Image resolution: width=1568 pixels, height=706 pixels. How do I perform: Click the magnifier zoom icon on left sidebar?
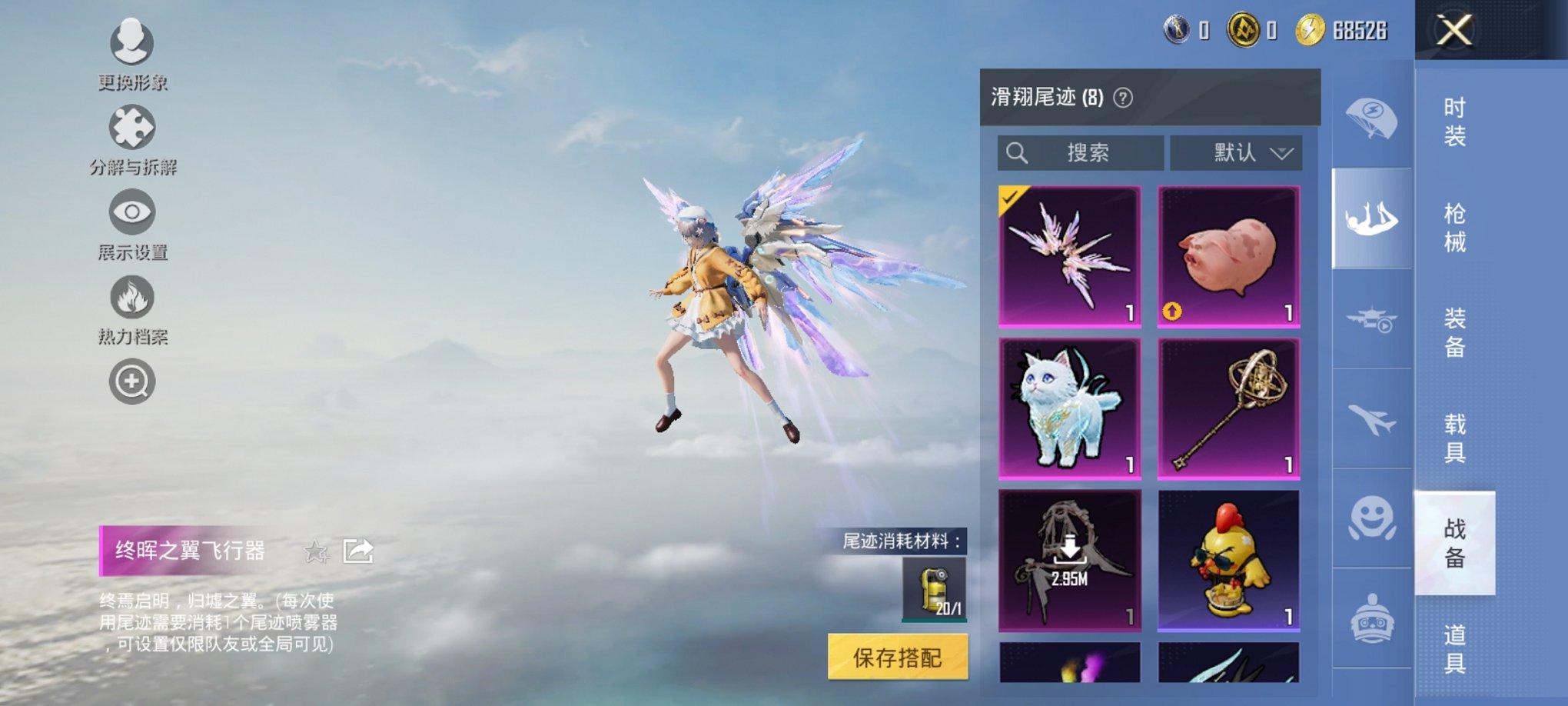coord(132,381)
